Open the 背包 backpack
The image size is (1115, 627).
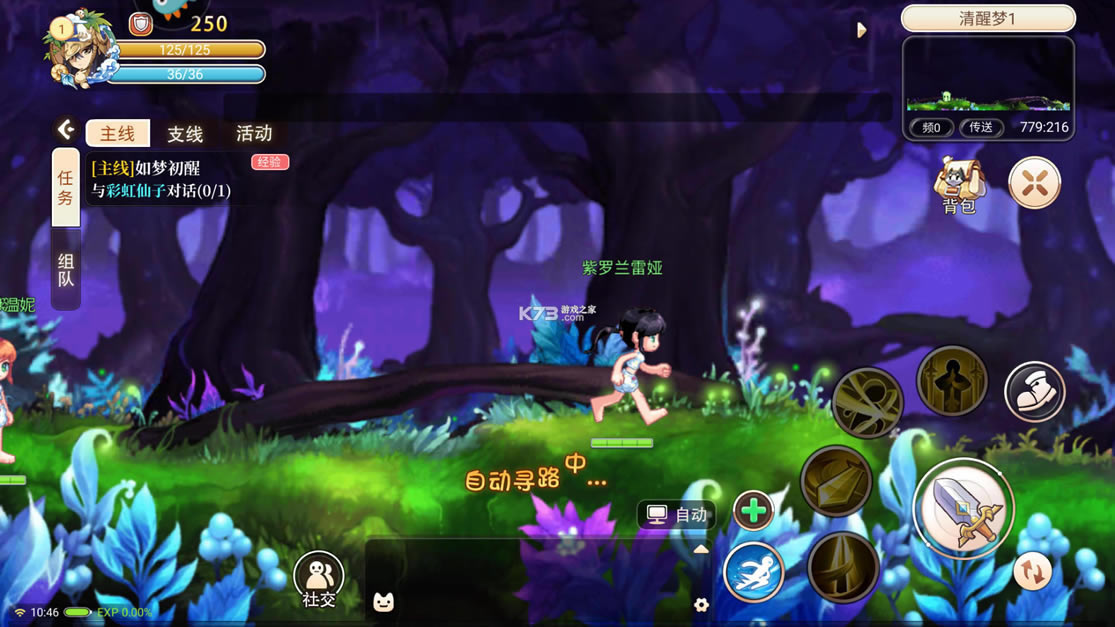tap(959, 185)
